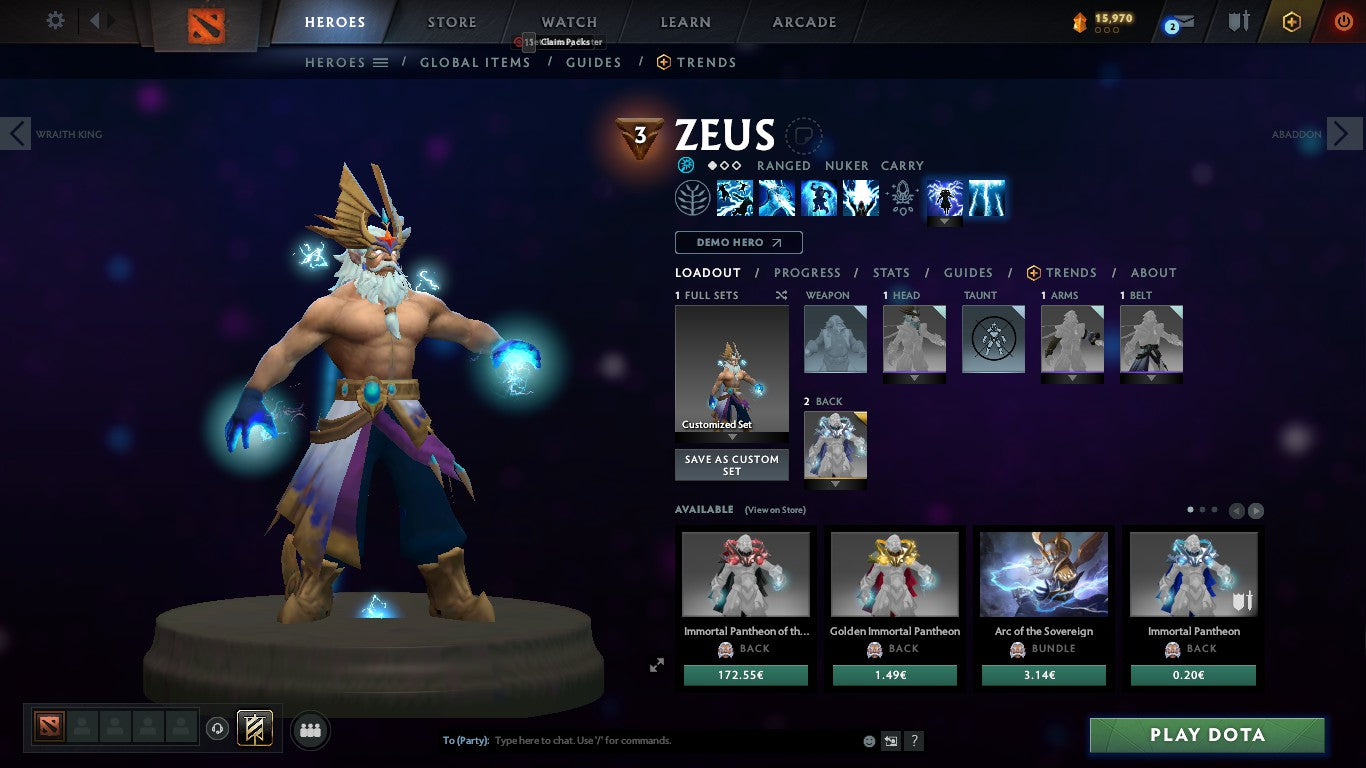This screenshot has height=768, width=1366.
Task: Click the Aghanim's Scepter upgrade icon
Action: click(x=902, y=197)
